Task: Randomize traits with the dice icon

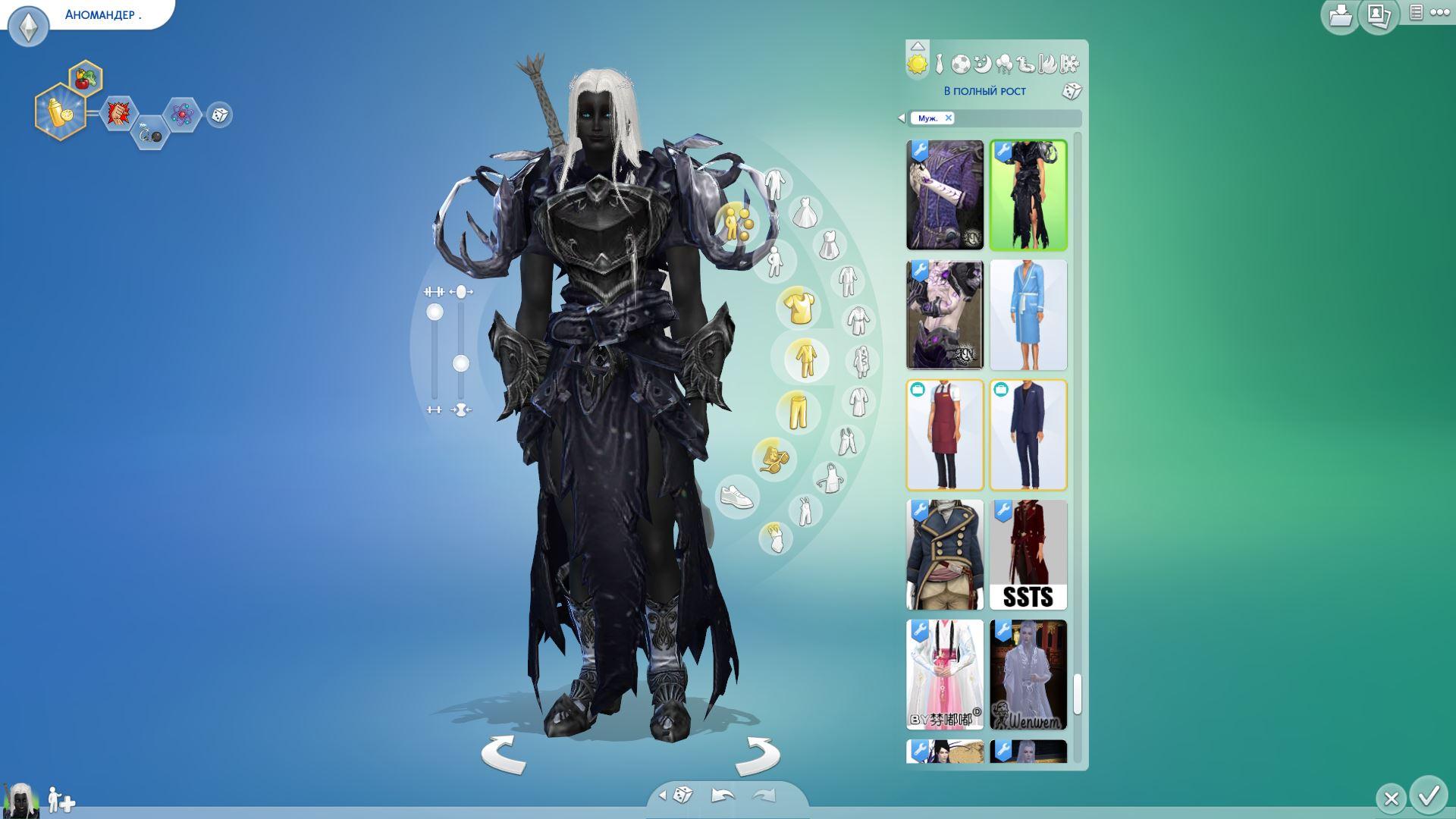Action: click(x=219, y=115)
